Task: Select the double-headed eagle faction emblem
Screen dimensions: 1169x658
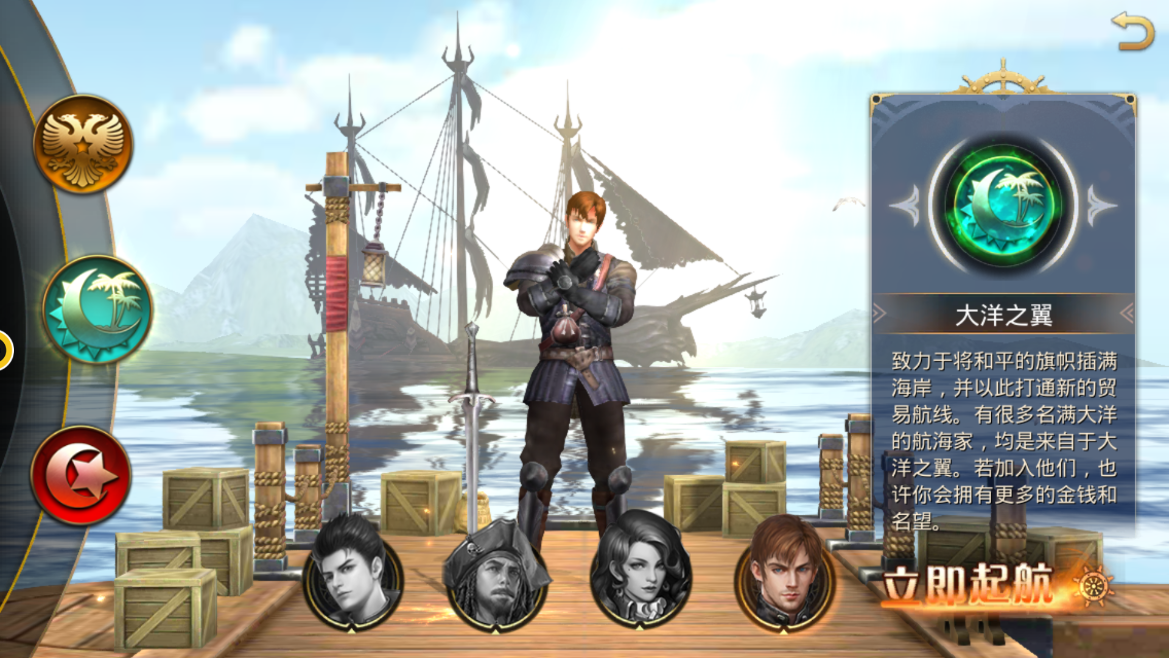Action: point(83,144)
